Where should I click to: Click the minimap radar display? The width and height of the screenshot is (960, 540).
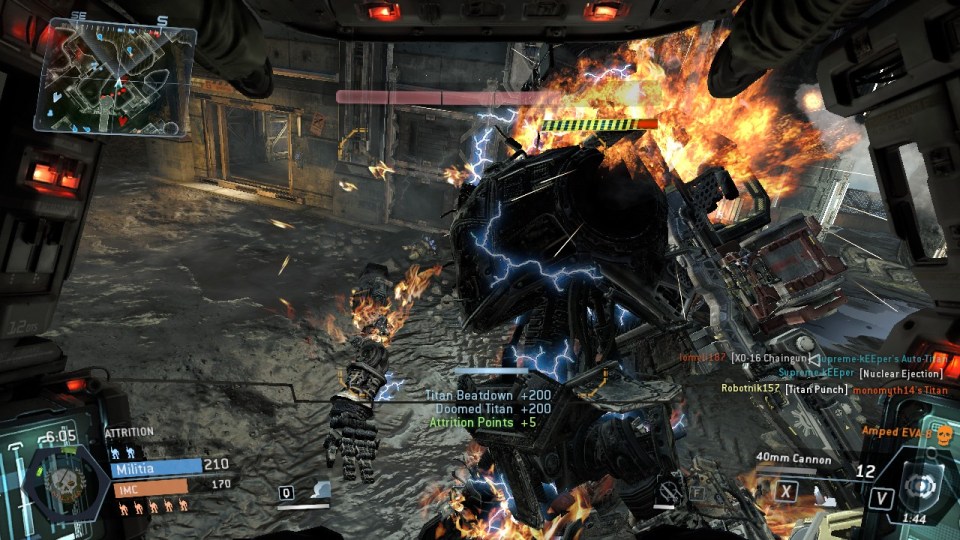pyautogui.click(x=116, y=79)
